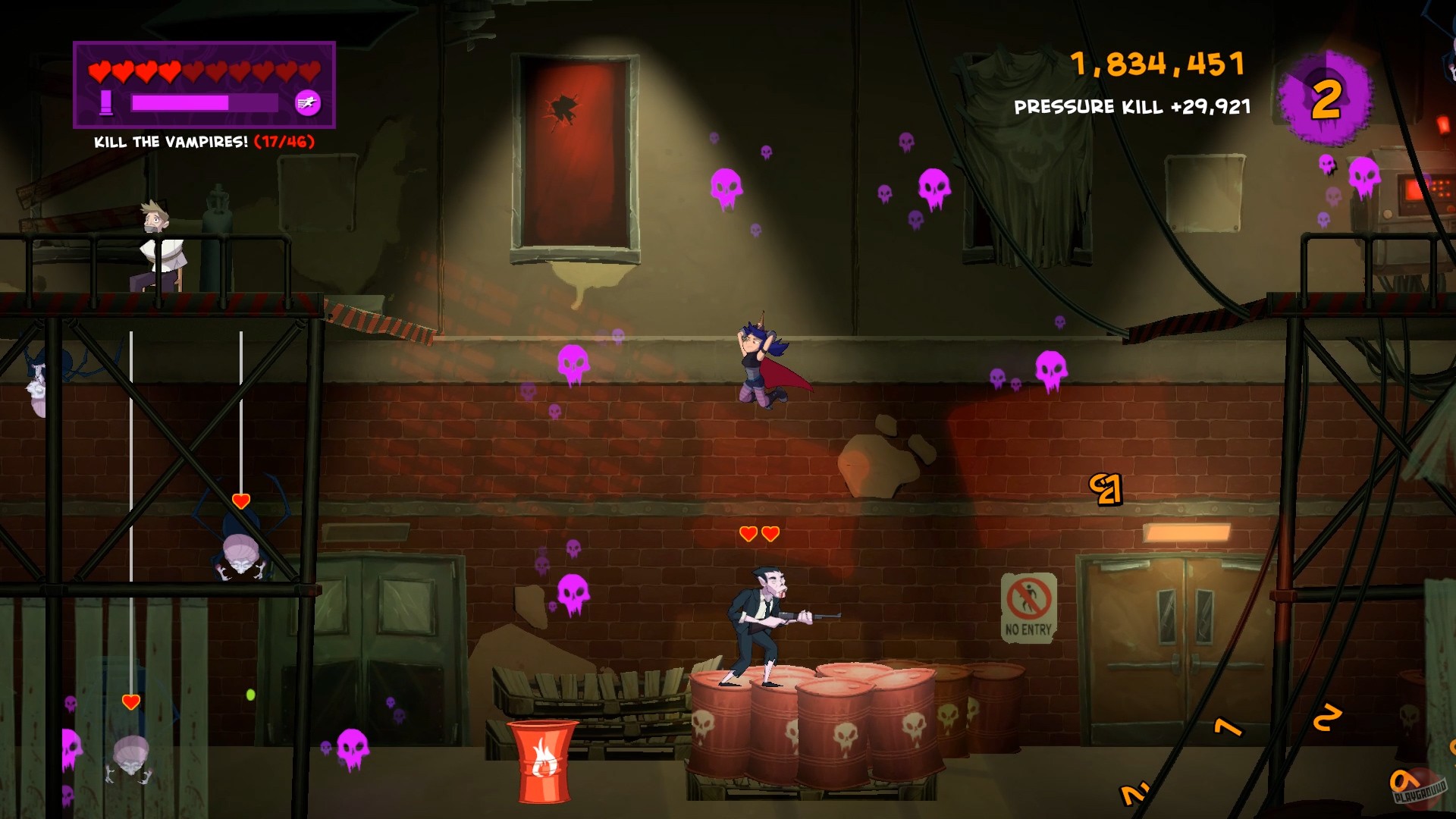The width and height of the screenshot is (1456, 819).
Task: Toggle the heart pickup hanging by the spider
Action: pos(240,500)
